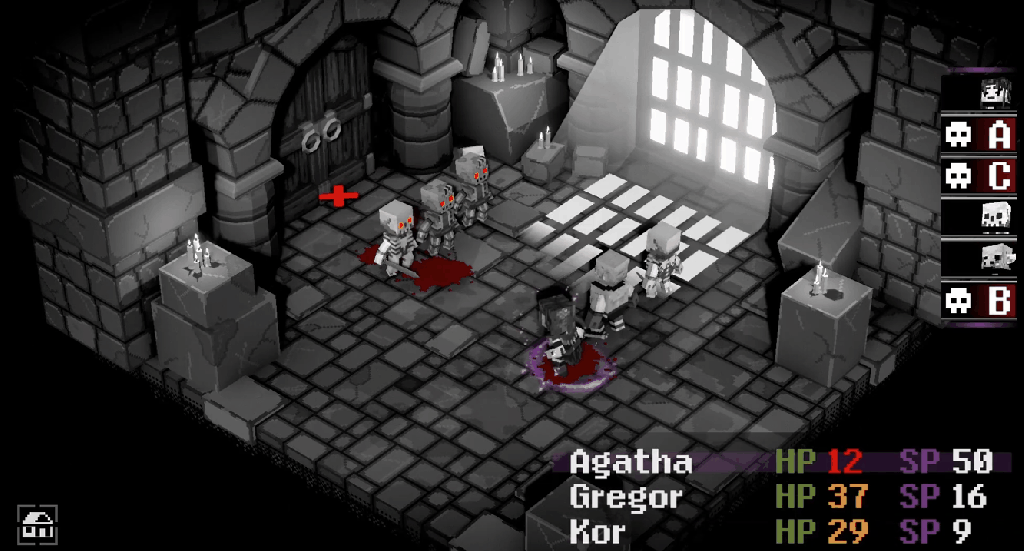Select Agatha in the party list
This screenshot has height=551, width=1024.
click(x=631, y=462)
